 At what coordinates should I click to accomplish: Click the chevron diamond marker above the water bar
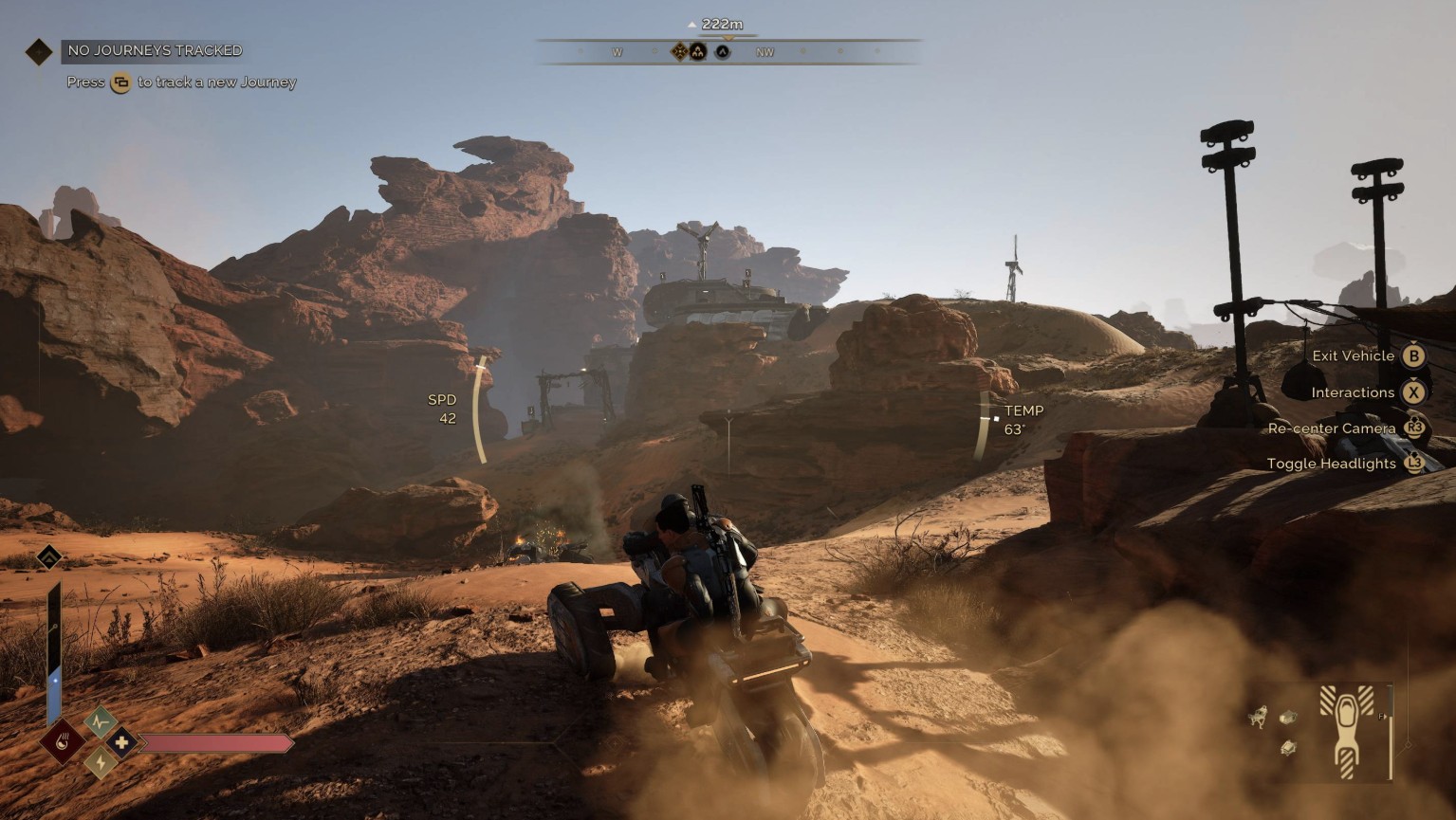click(49, 557)
